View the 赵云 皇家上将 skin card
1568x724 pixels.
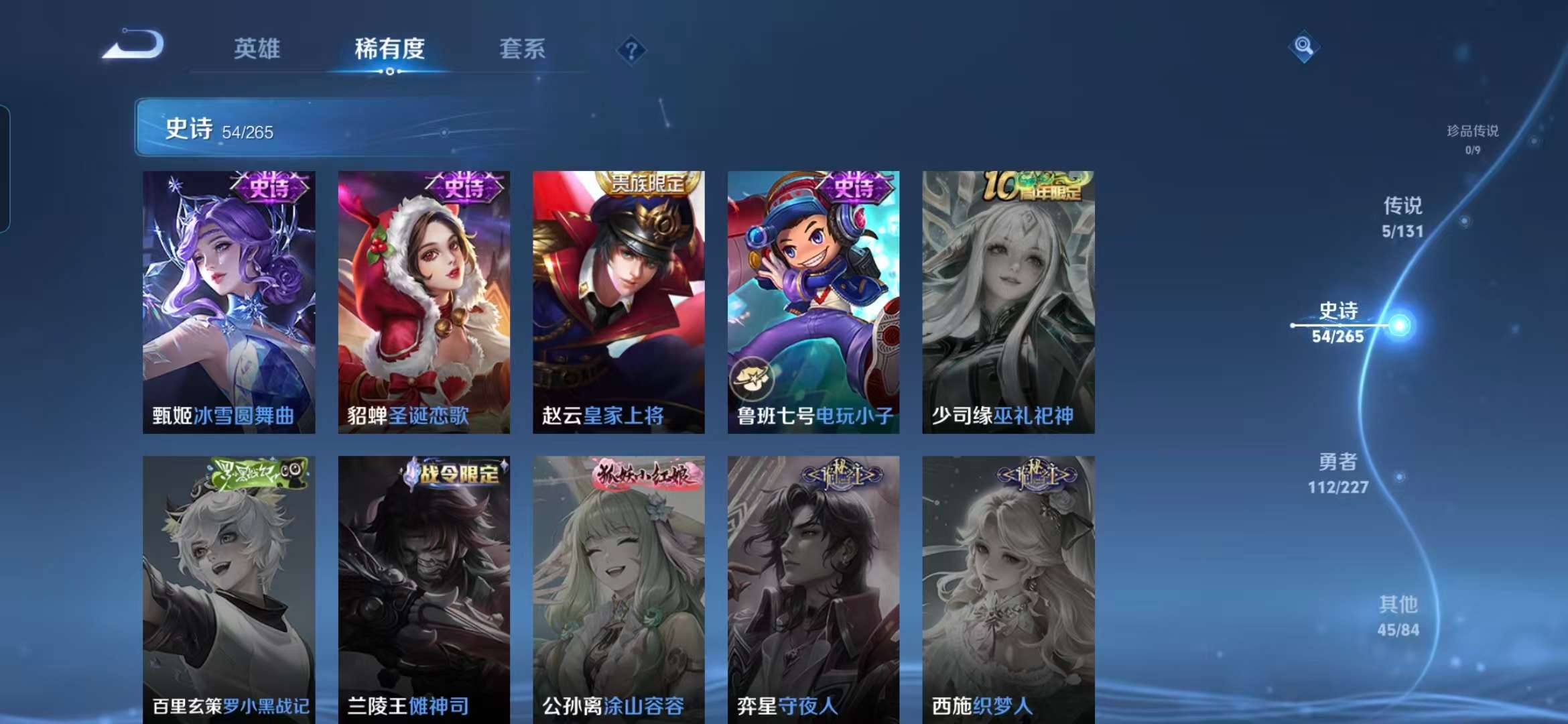click(x=618, y=302)
